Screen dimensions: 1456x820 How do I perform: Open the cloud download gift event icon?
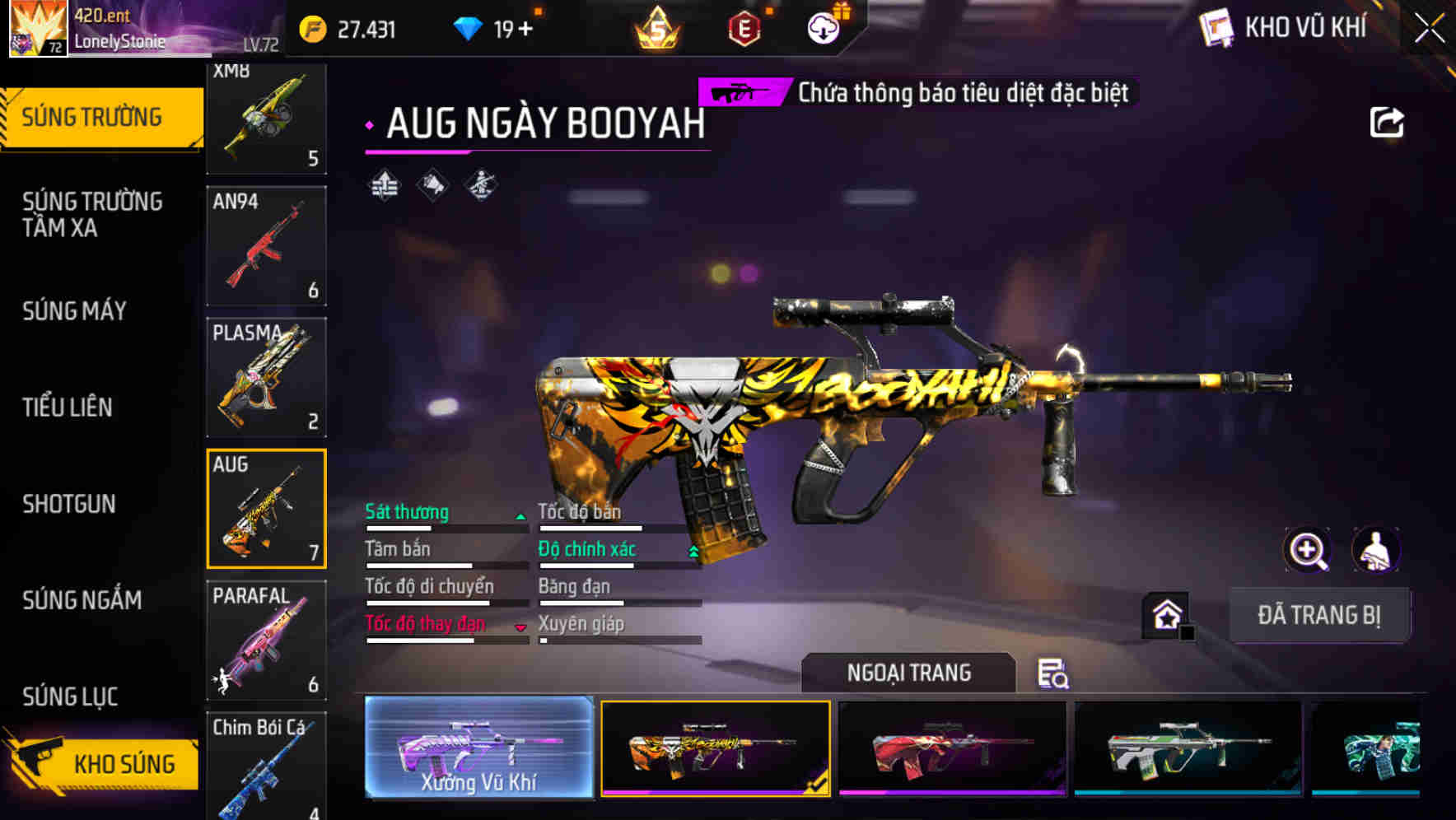[x=822, y=27]
